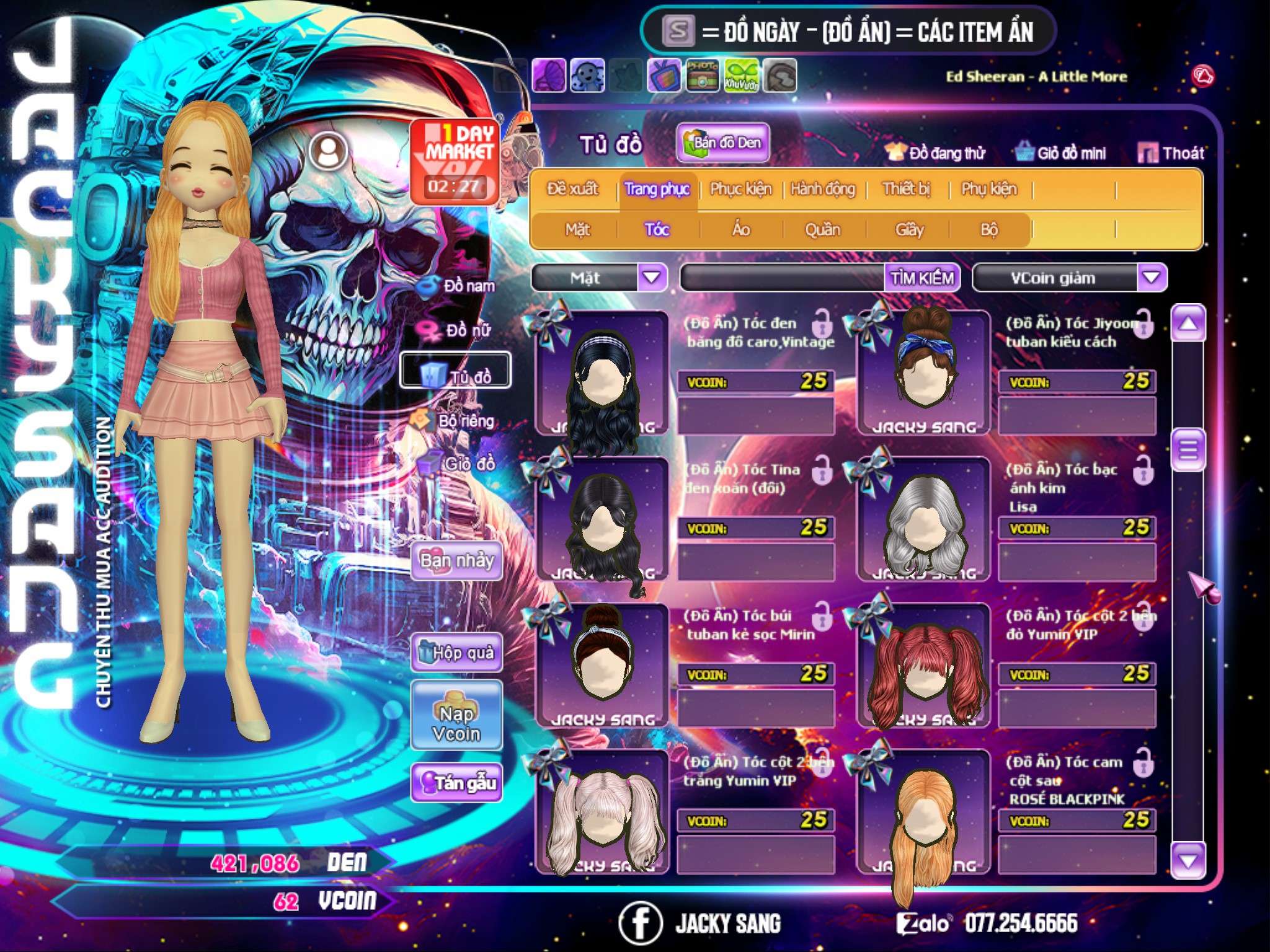This screenshot has width=1270, height=952.
Task: Click the TÌM KIẾM search button
Action: (x=921, y=278)
